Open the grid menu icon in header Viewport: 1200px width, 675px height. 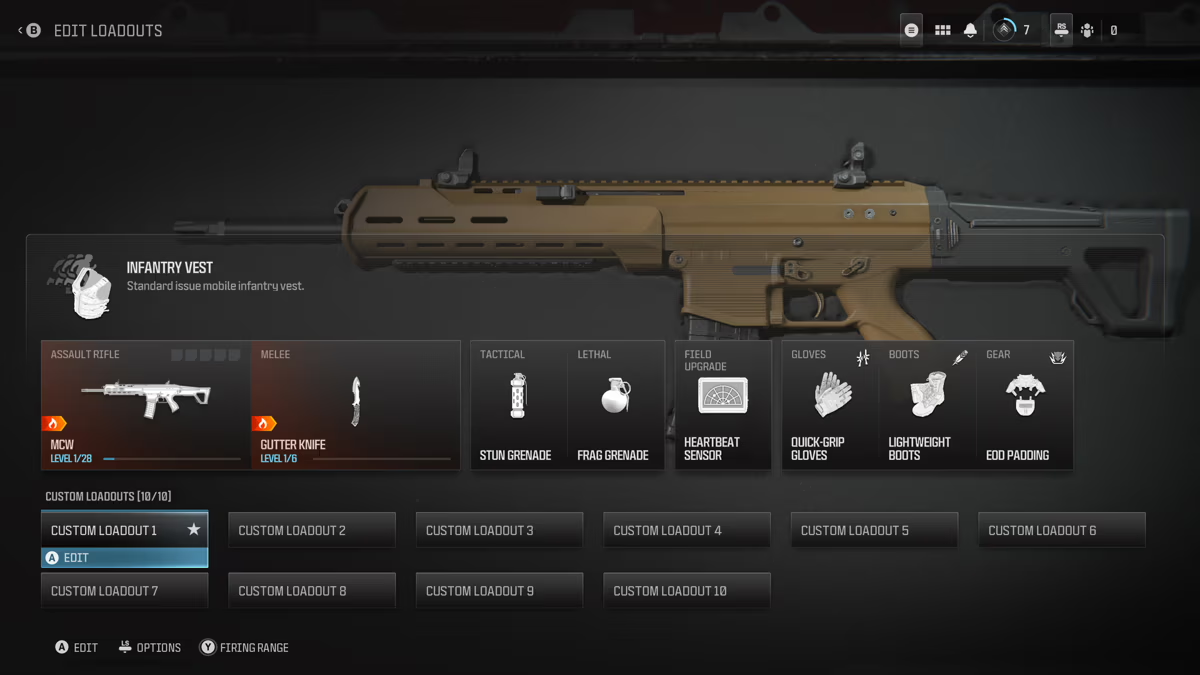[x=942, y=30]
